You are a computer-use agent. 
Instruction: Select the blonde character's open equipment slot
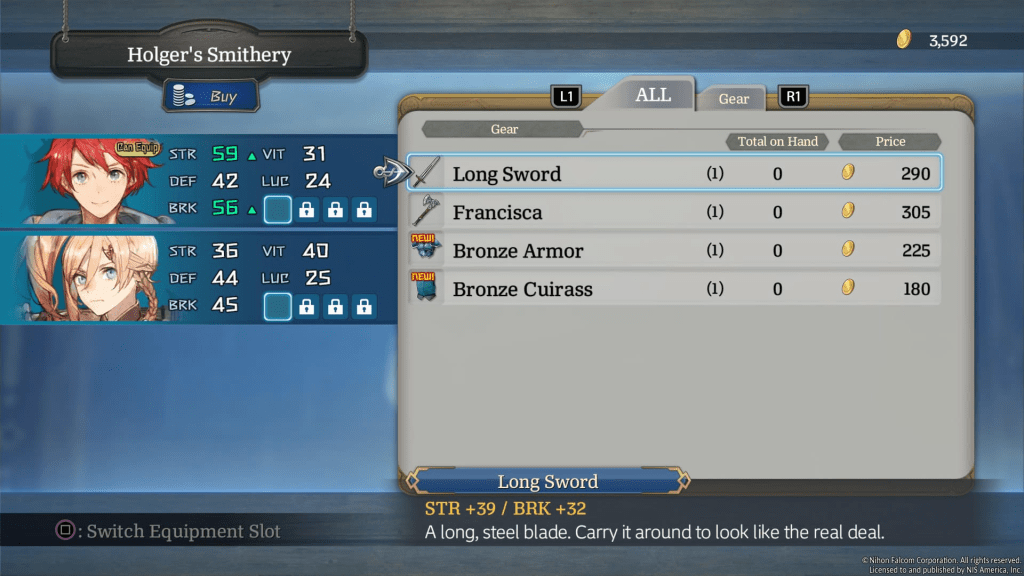point(277,306)
